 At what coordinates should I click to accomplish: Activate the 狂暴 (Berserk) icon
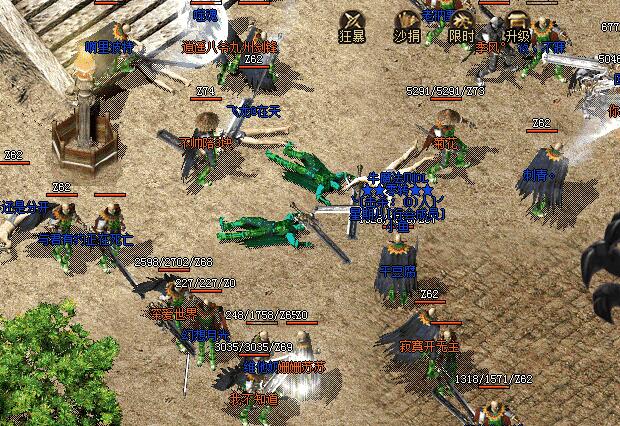pyautogui.click(x=353, y=22)
